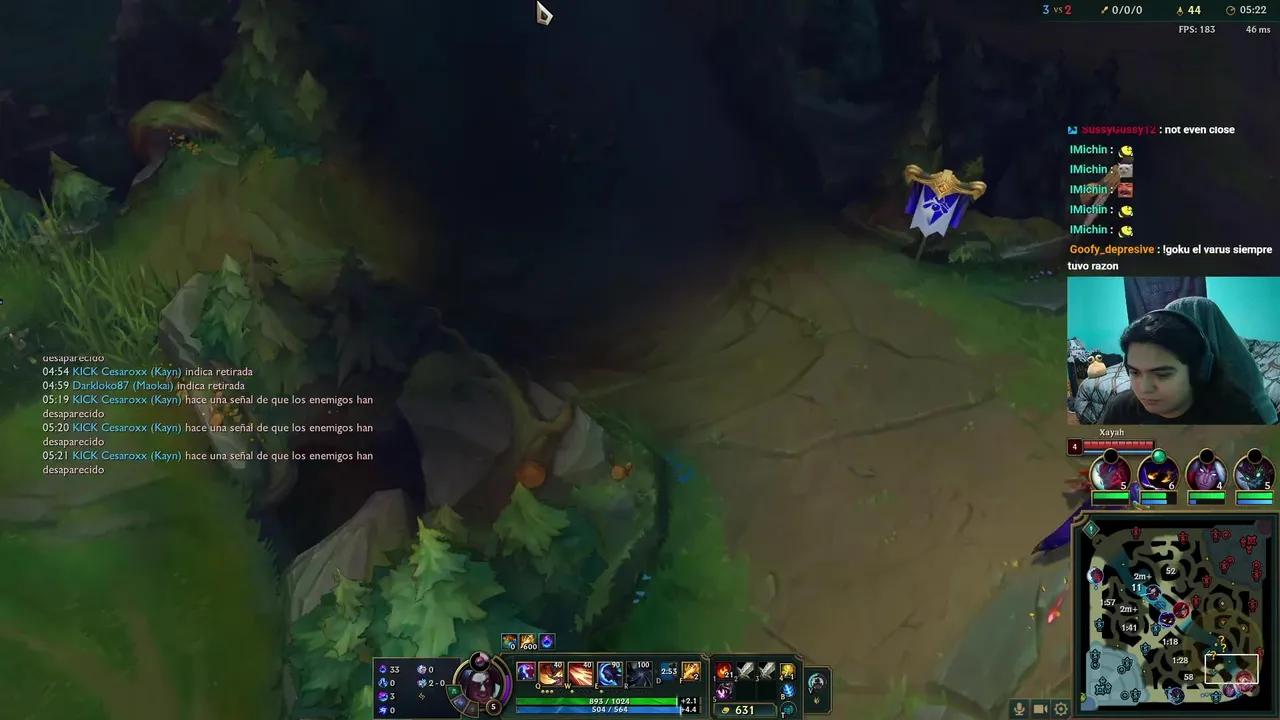Viewport: 1280px width, 720px height.
Task: Open the in-game settings gear icon
Action: tap(1060, 708)
